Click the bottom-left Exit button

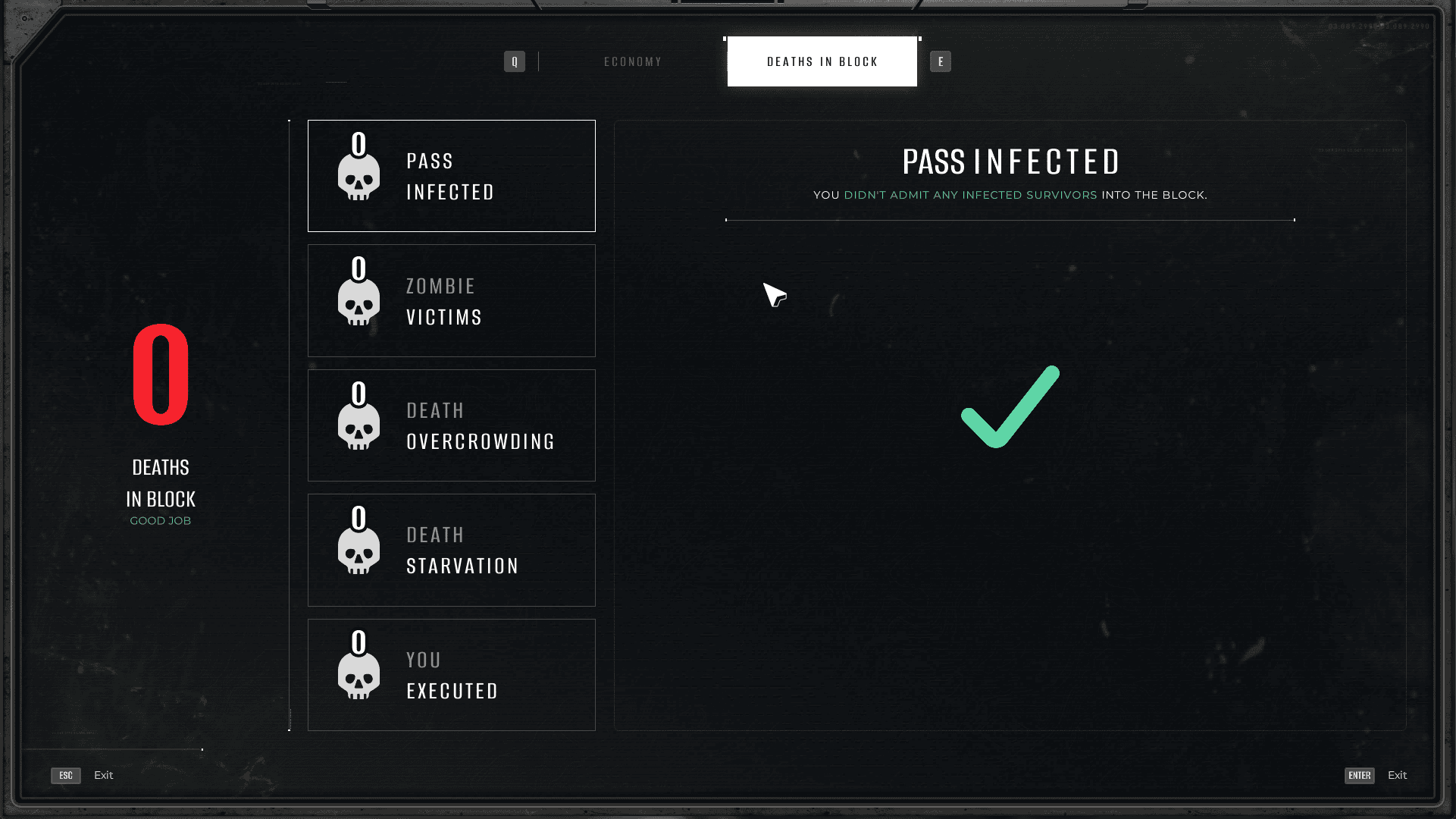(x=83, y=775)
